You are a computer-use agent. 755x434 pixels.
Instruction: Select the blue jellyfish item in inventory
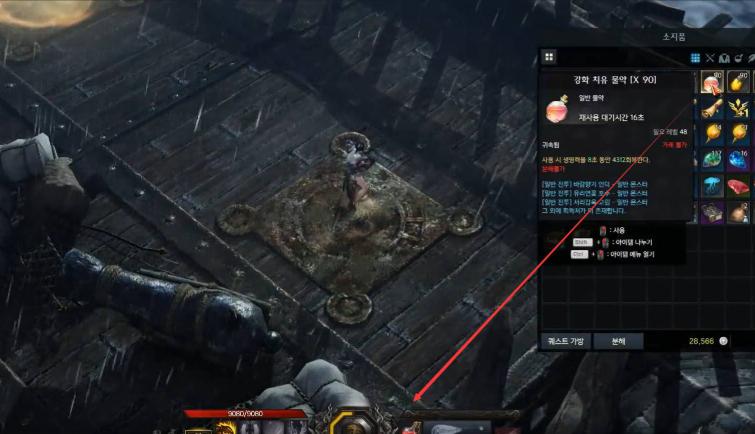coord(711,186)
